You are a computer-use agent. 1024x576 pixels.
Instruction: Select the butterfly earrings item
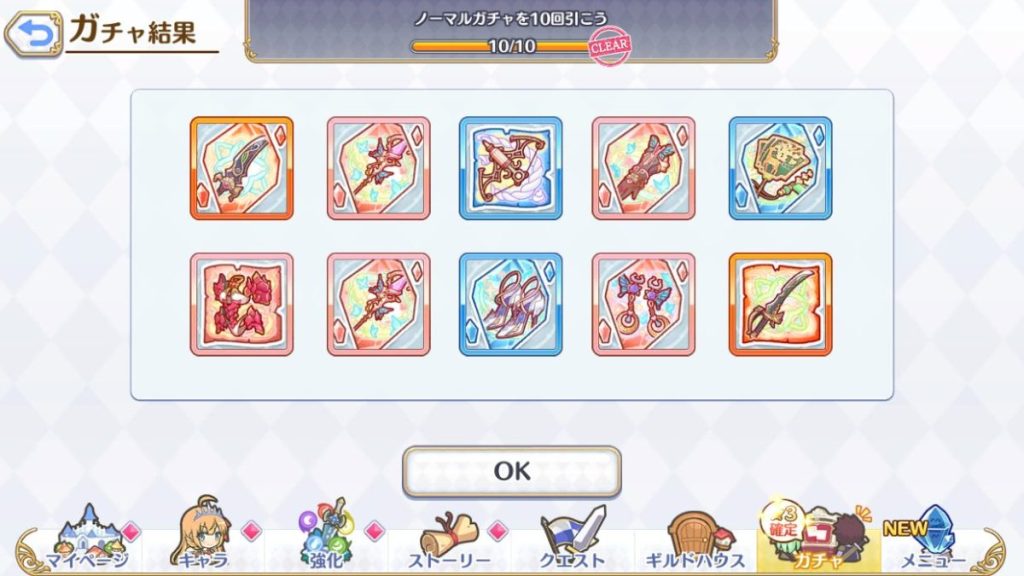pyautogui.click(x=643, y=304)
